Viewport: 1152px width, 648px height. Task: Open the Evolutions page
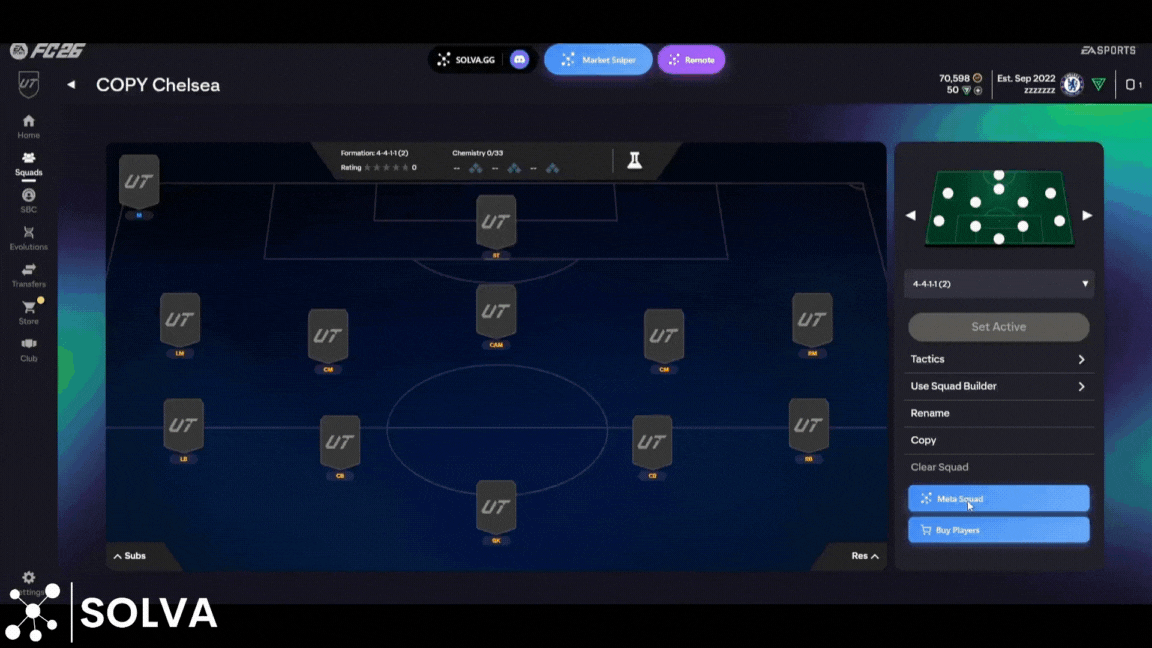28,238
